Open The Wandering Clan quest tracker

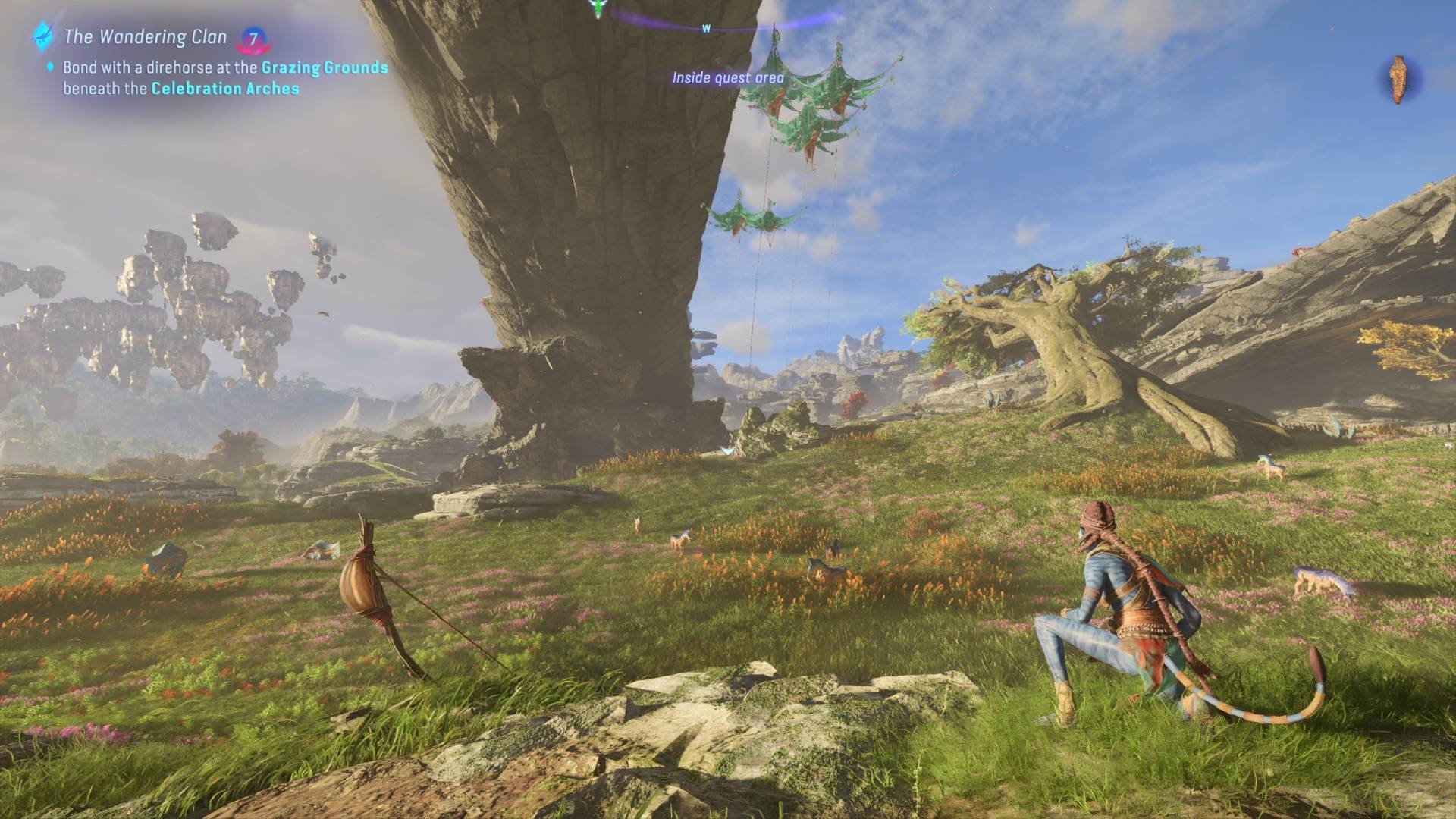[x=145, y=36]
